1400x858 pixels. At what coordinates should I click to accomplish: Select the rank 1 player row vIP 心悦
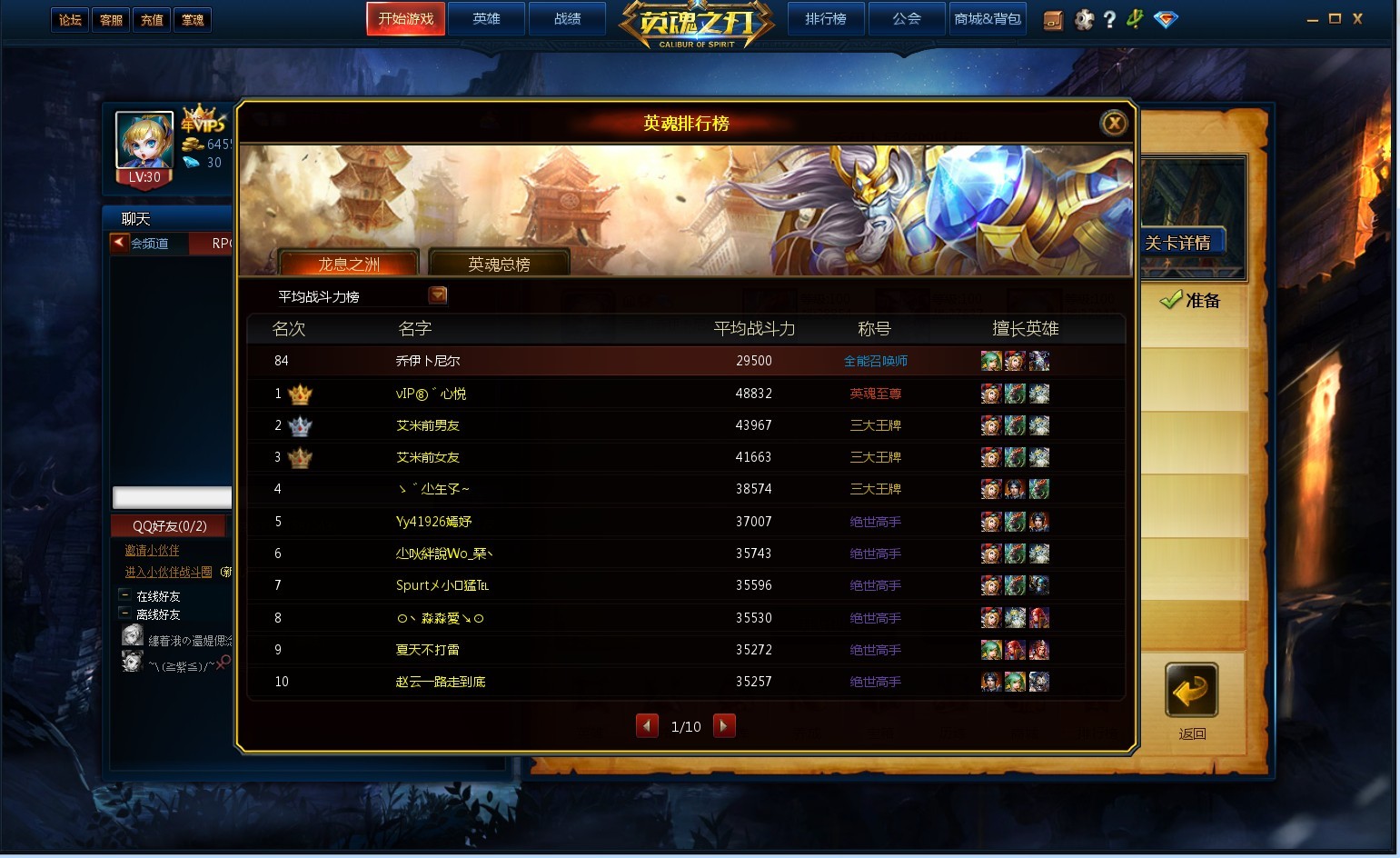[431, 394]
